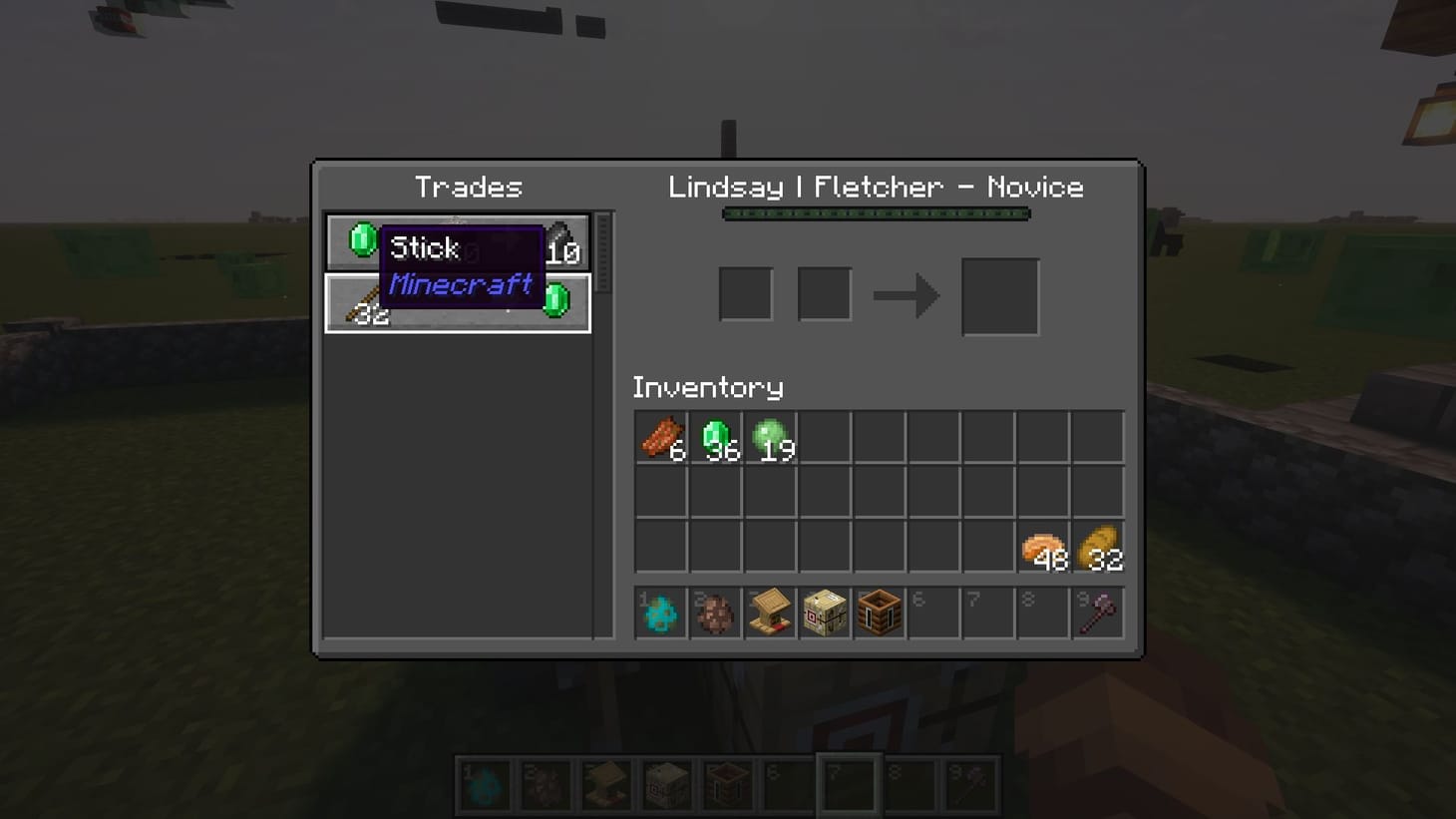Click Lindsay's green experience bar
The height and width of the screenshot is (819, 1456).
(x=875, y=212)
